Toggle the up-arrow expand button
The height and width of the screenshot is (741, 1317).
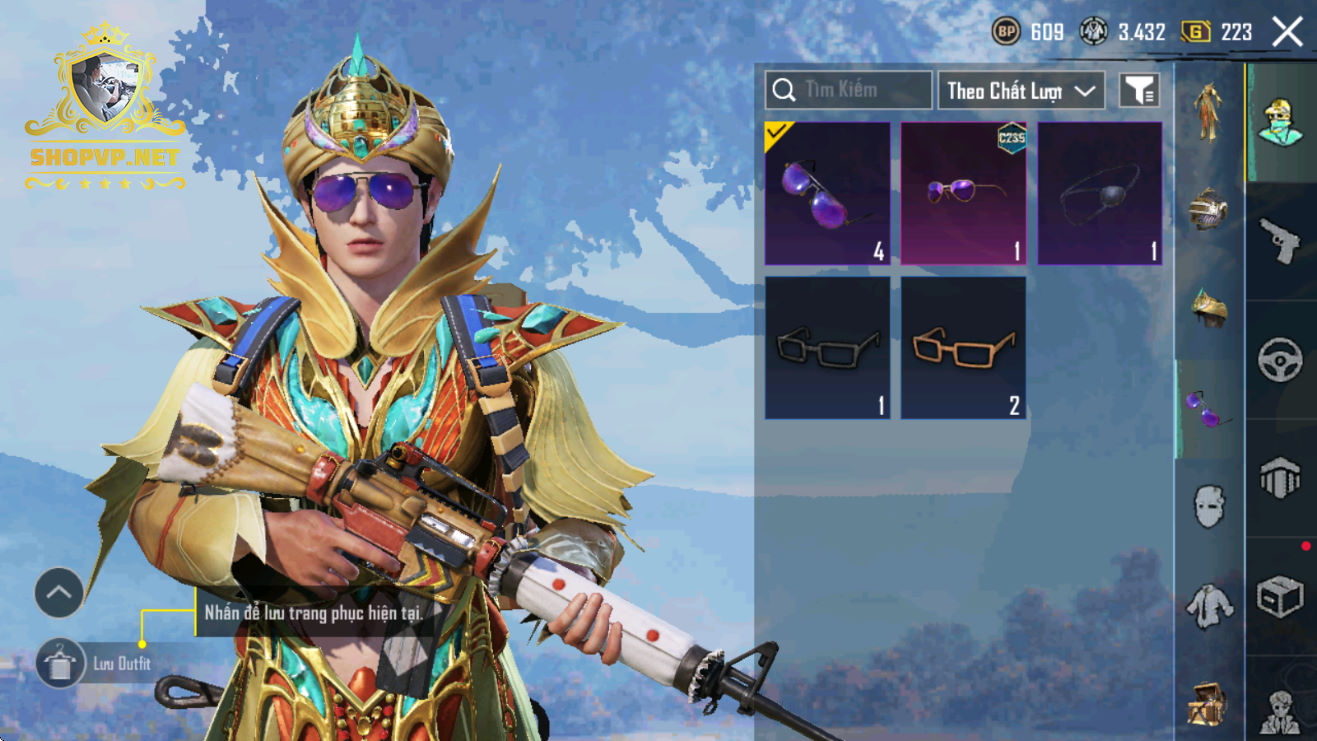59,594
